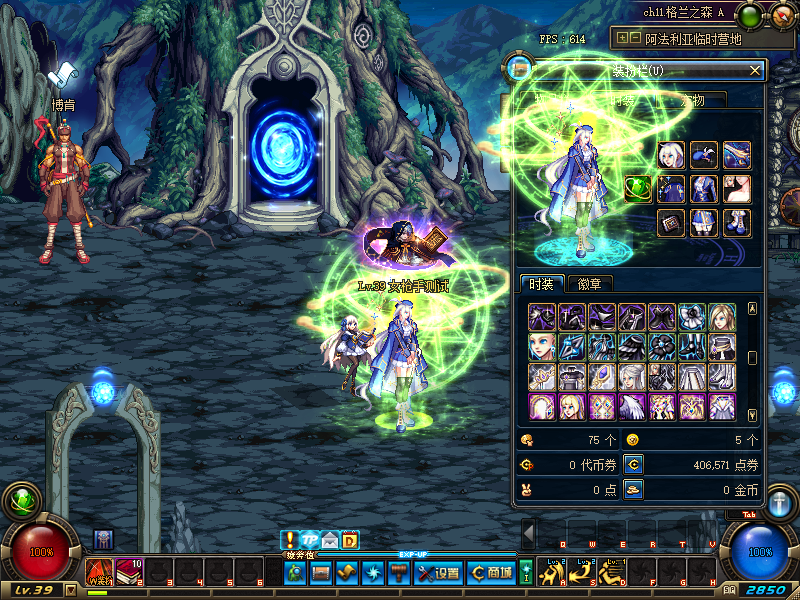Select the equipped blue beret hat slot

tap(704, 155)
